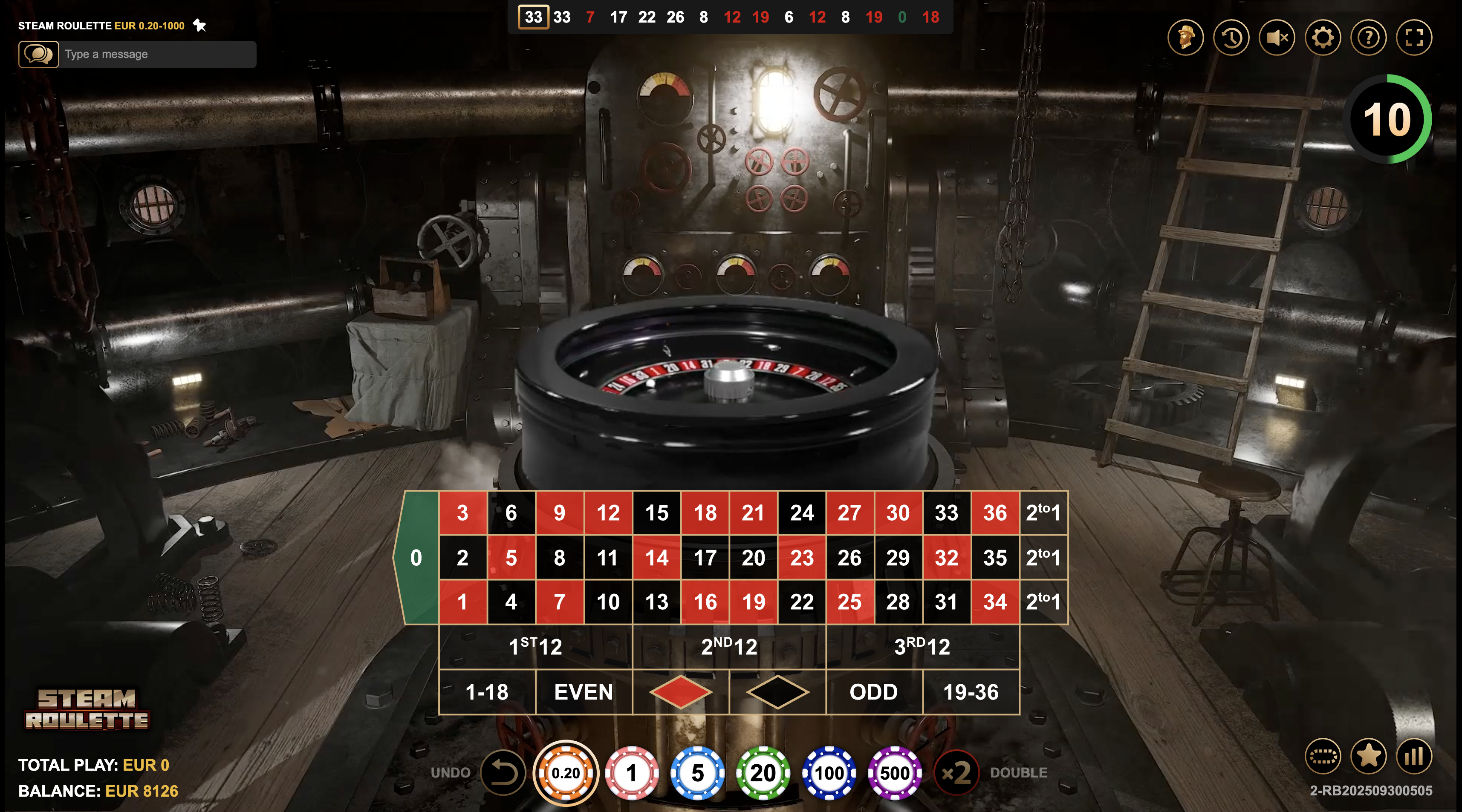Open the game history panel
The height and width of the screenshot is (812, 1462).
(1231, 37)
